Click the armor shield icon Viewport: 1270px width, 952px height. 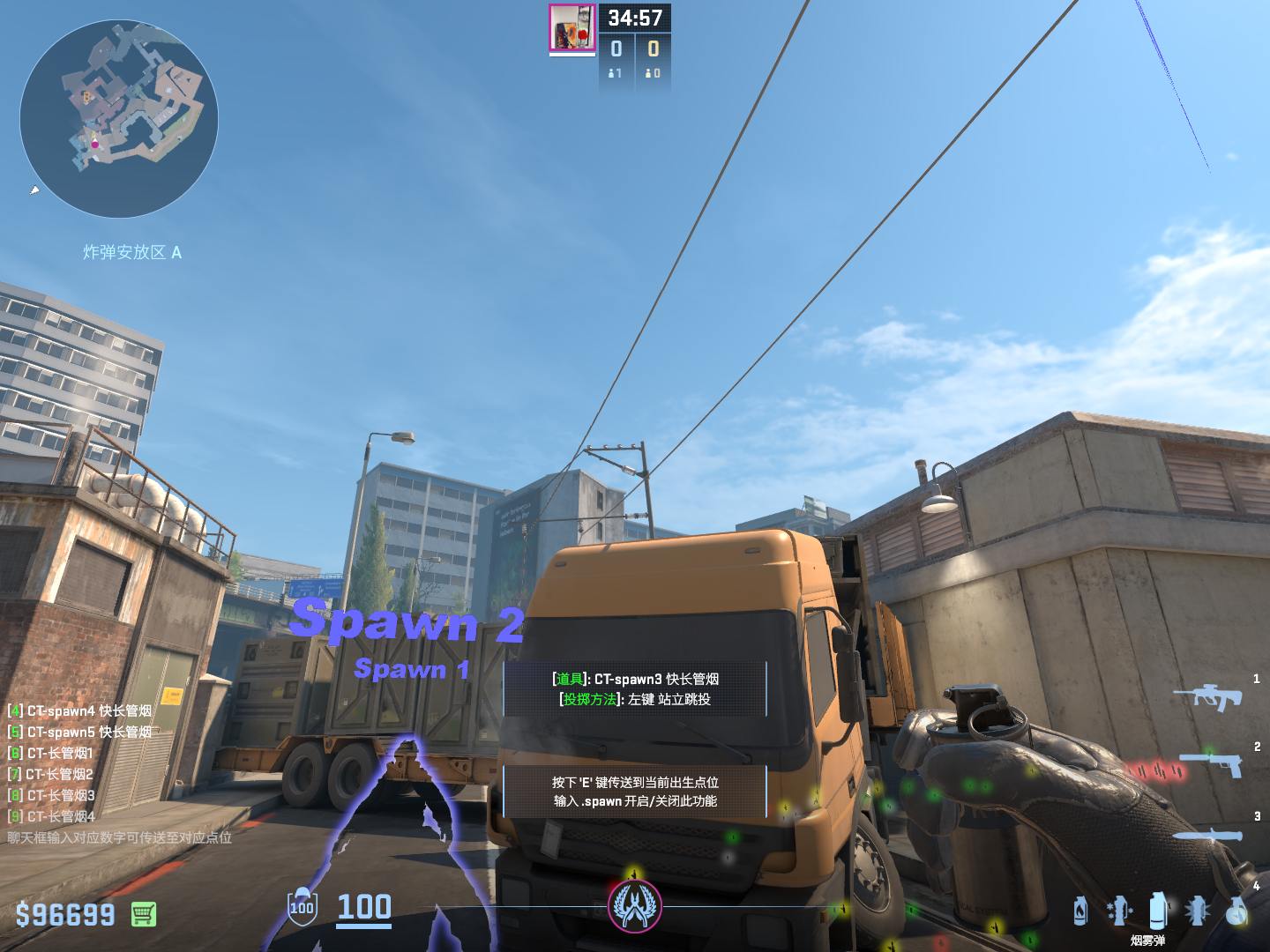pos(303,907)
